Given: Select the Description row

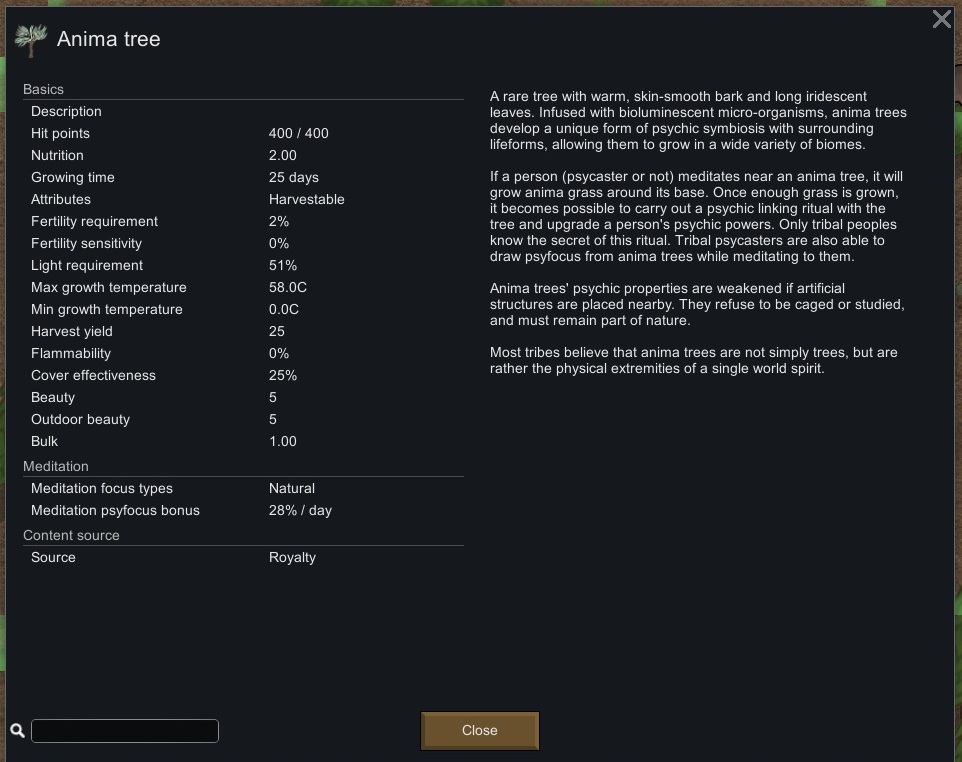Looking at the screenshot, I should (x=243, y=111).
